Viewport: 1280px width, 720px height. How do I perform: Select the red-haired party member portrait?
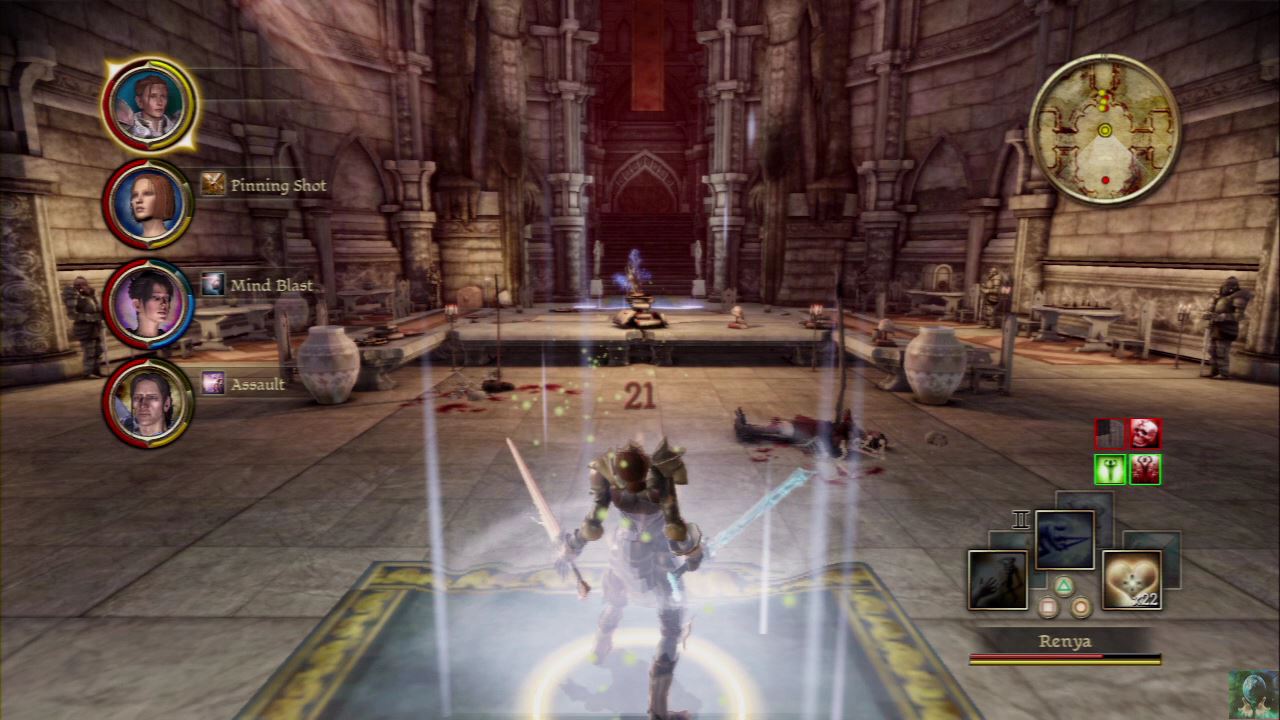point(147,204)
